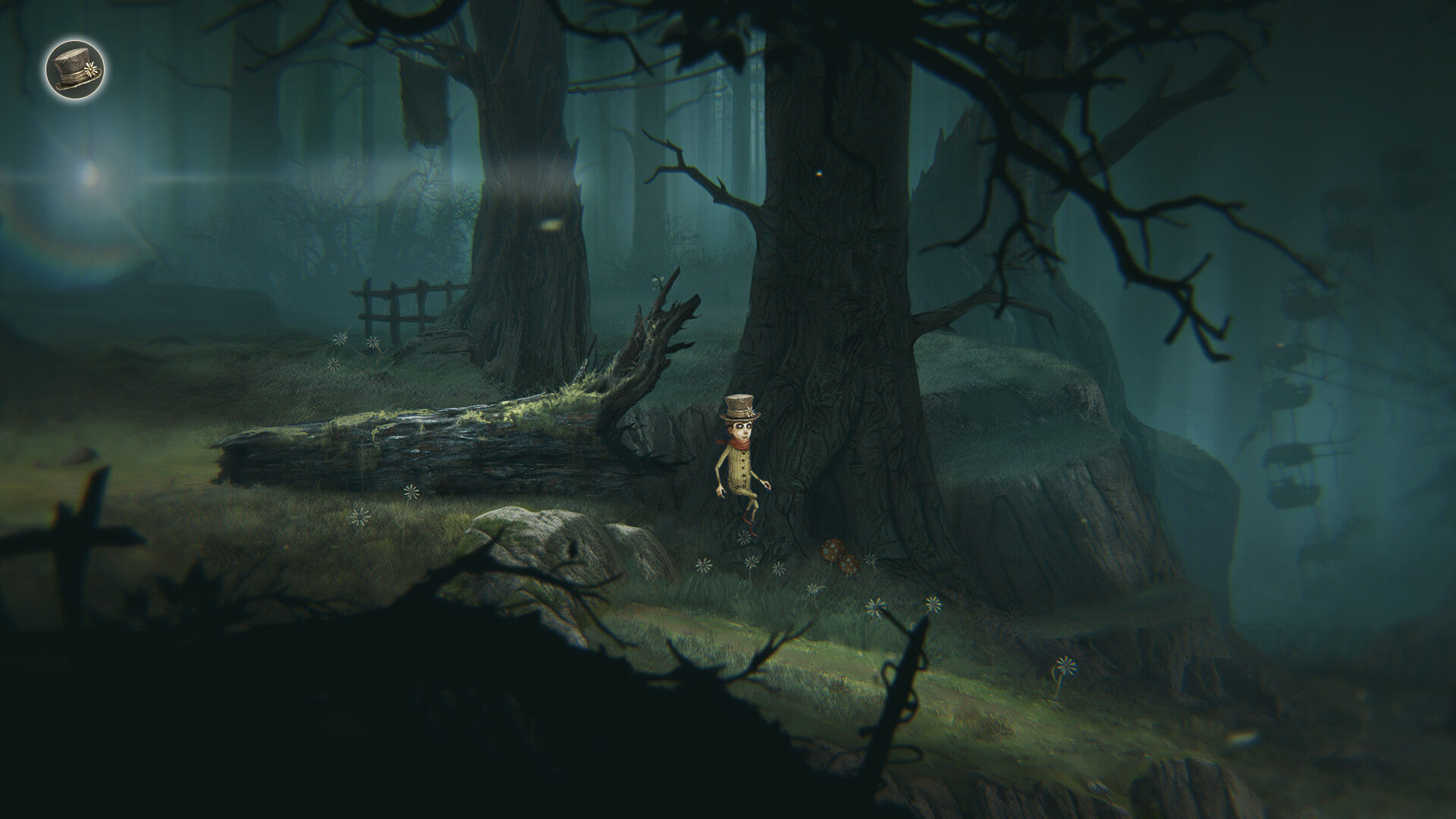
Task: Click the small floating light above the tree
Action: (x=819, y=173)
